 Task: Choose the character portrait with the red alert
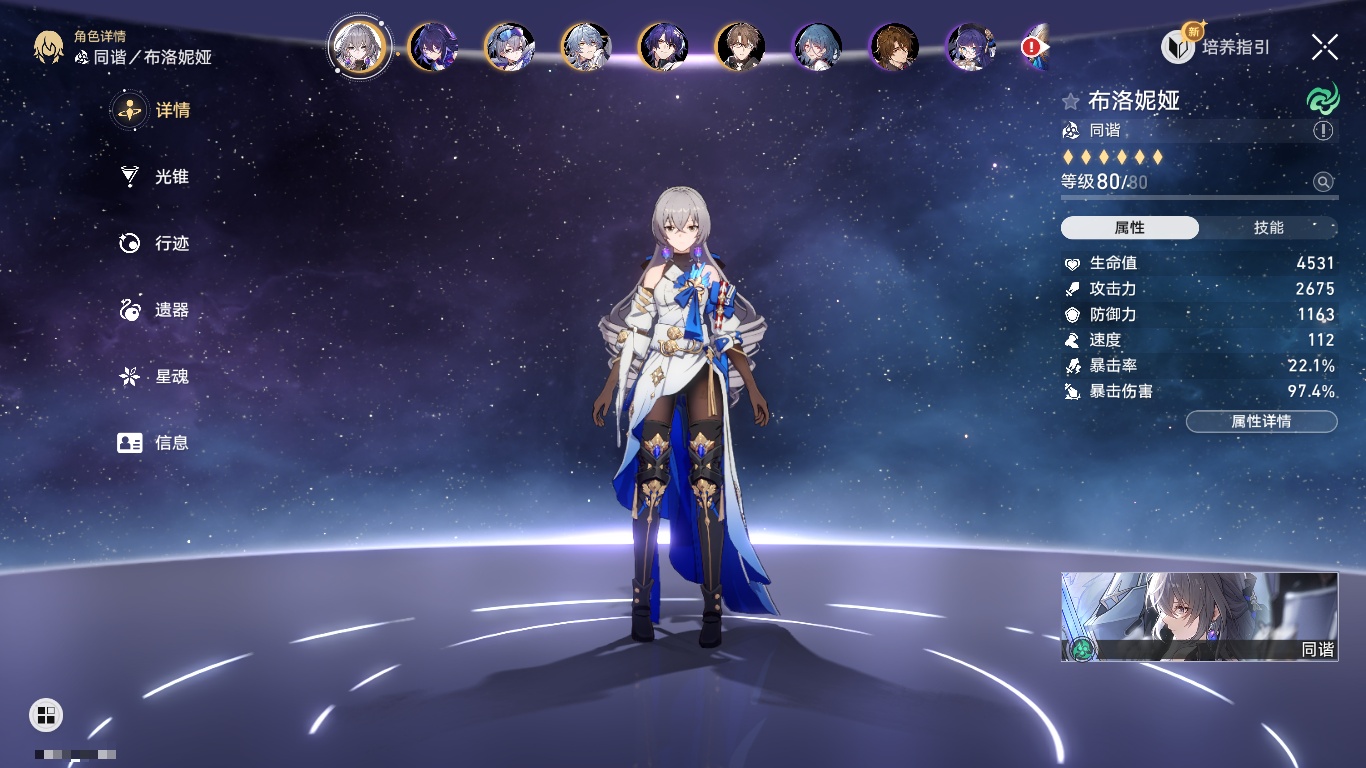(1033, 47)
